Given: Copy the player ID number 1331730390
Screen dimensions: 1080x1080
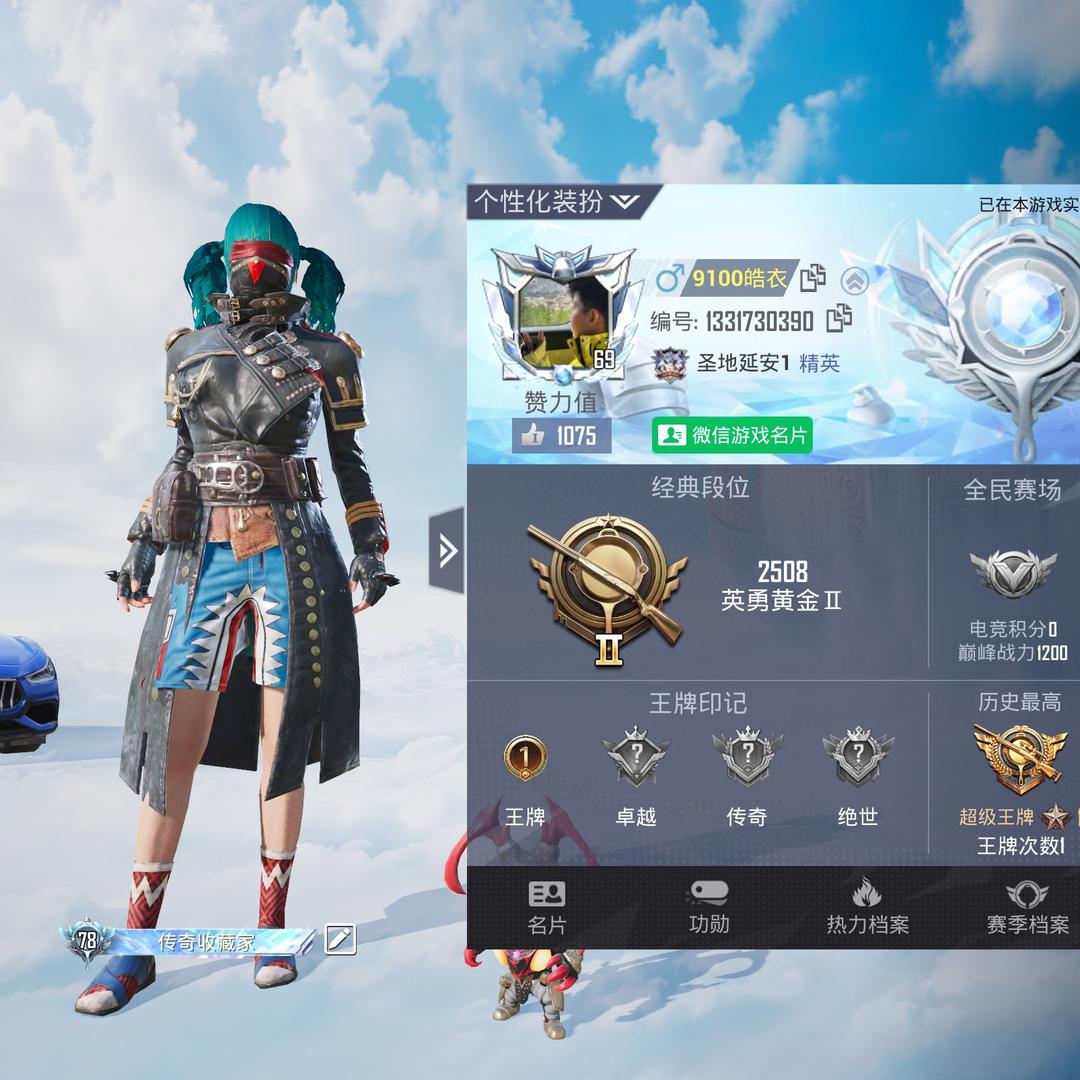Looking at the screenshot, I should [838, 320].
